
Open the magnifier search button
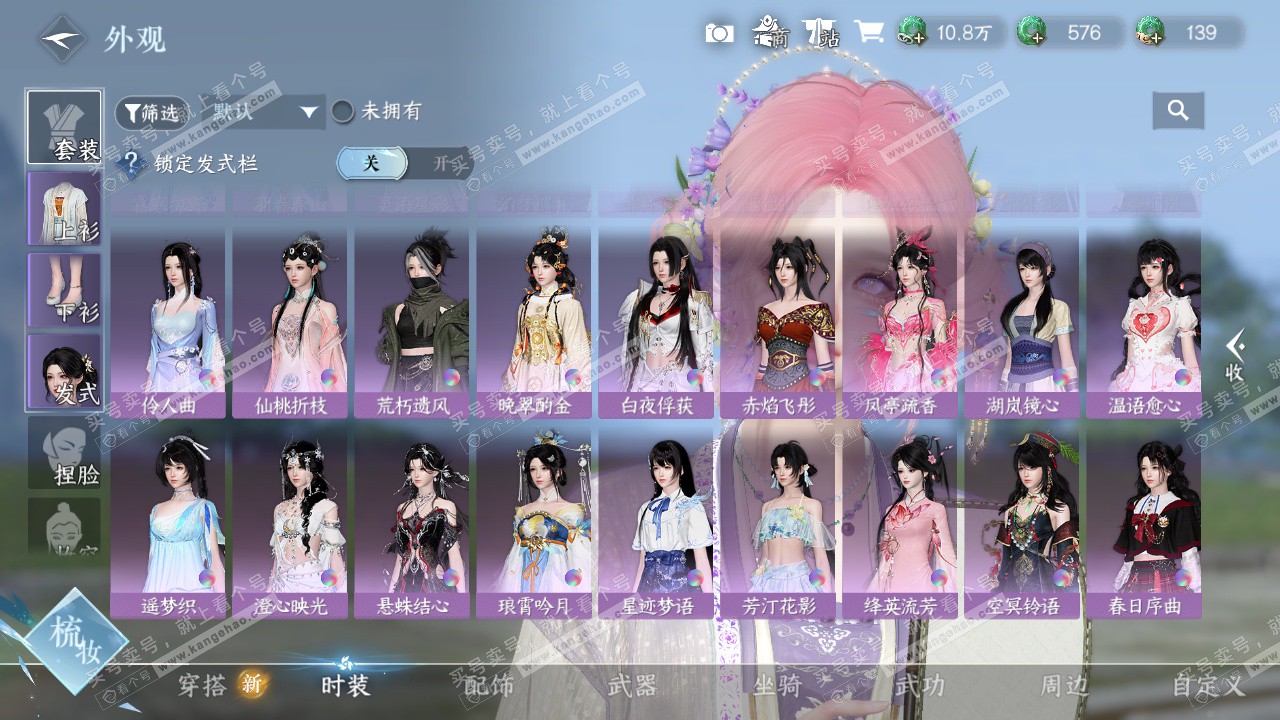(1178, 111)
